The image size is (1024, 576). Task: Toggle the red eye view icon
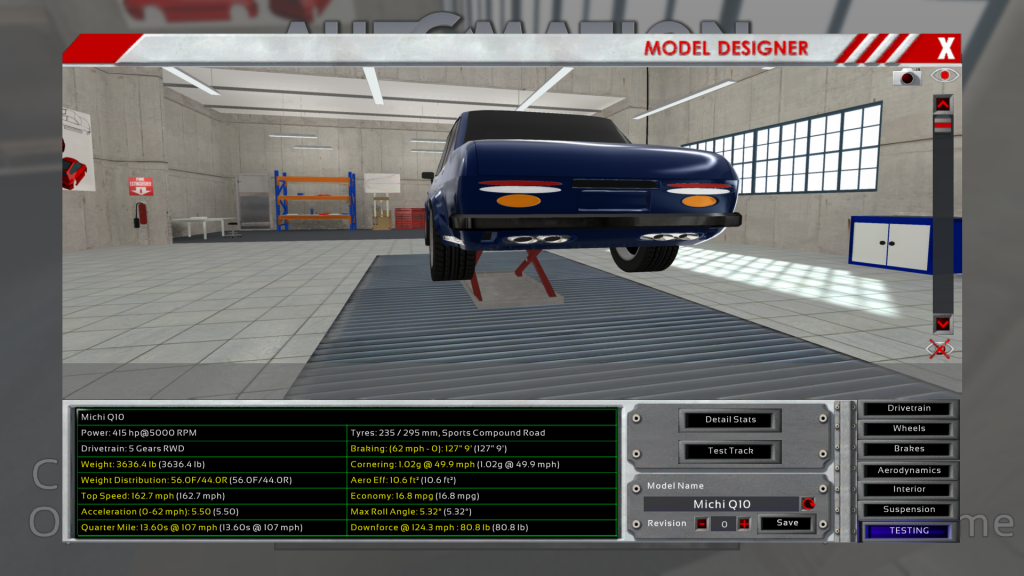[944, 75]
